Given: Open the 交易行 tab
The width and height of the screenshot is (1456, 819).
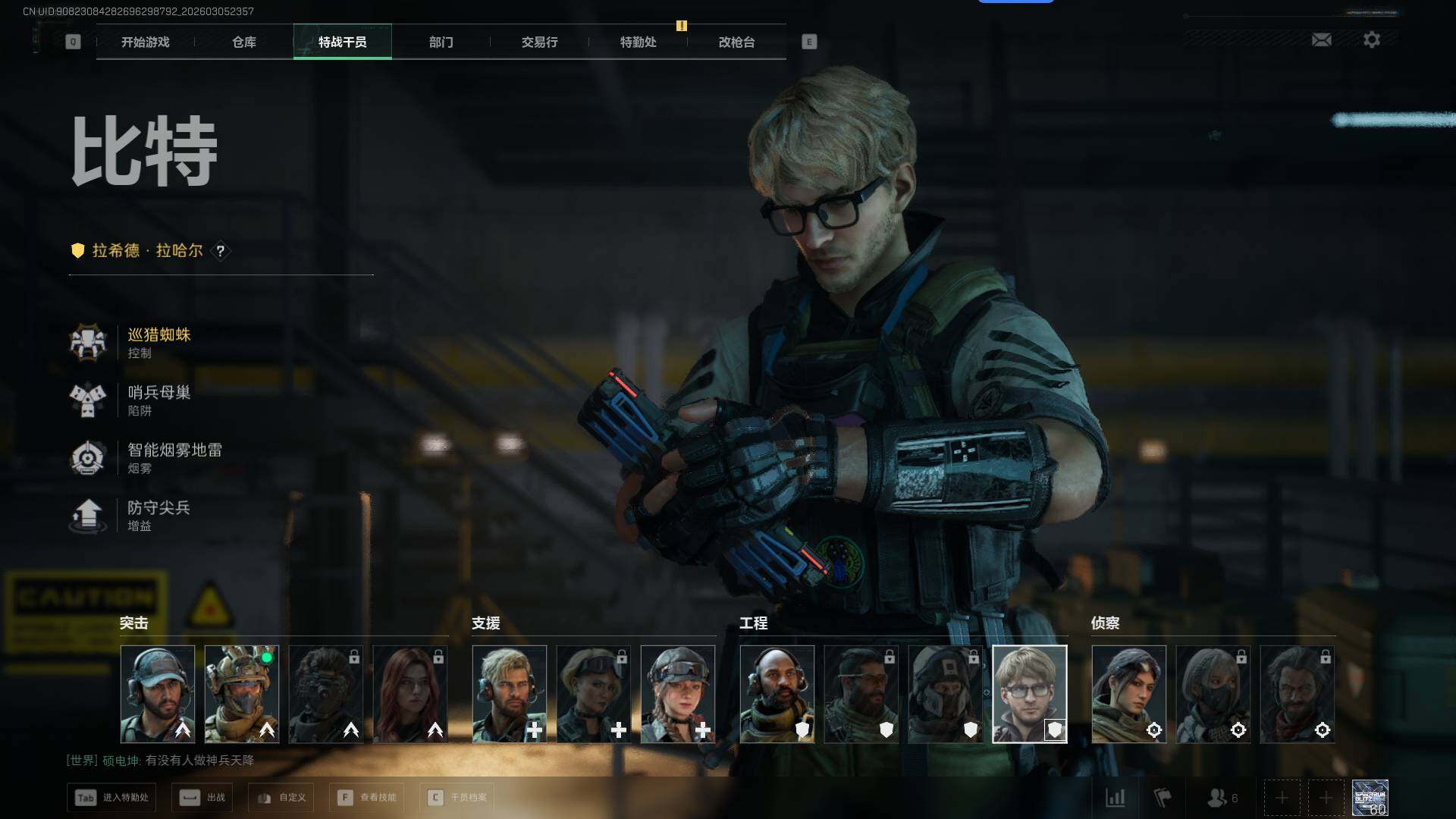Looking at the screenshot, I should click(x=540, y=42).
